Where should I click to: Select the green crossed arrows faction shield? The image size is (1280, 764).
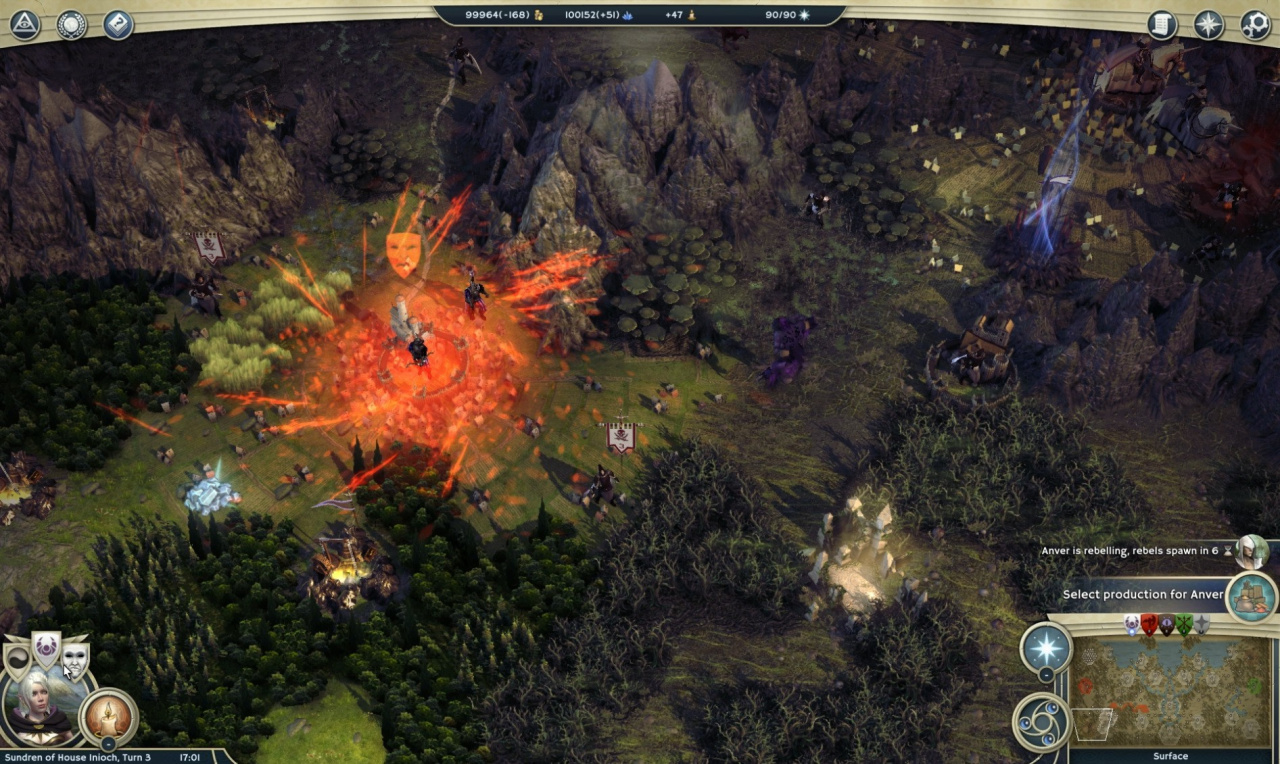coord(1184,625)
